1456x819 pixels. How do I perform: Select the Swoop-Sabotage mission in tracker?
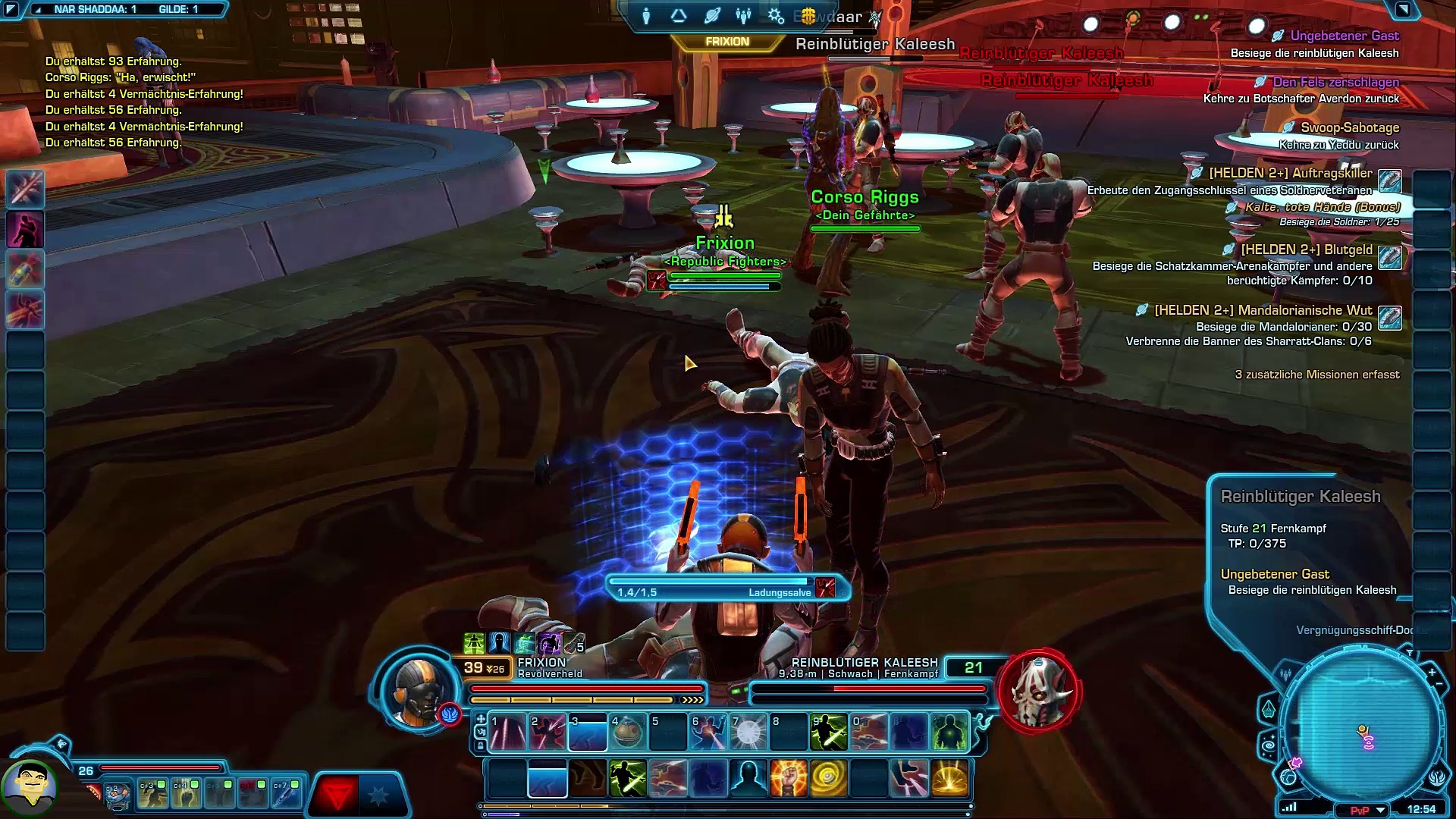tap(1349, 127)
